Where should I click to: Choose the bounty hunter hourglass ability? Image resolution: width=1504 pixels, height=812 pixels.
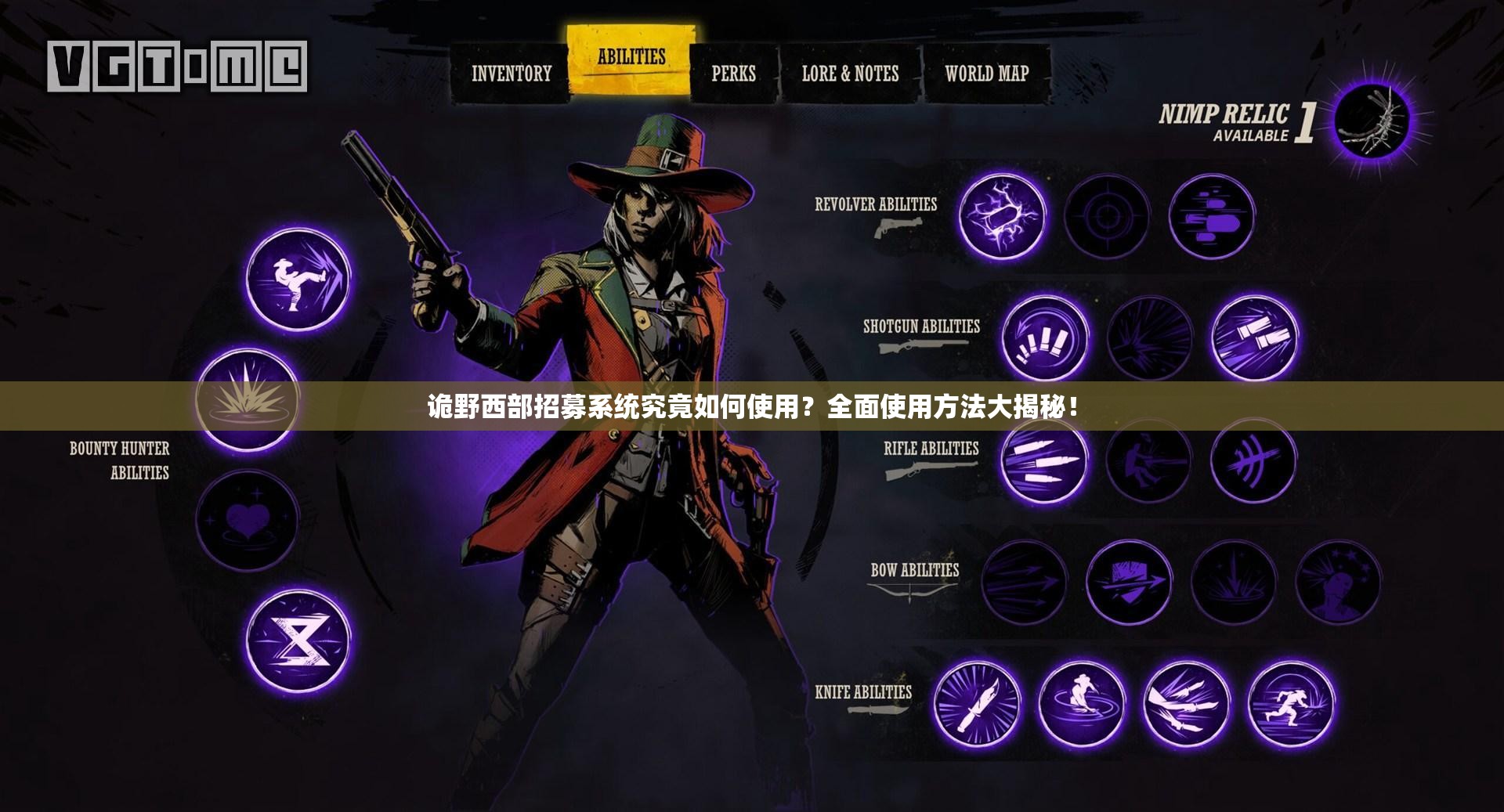pos(298,641)
